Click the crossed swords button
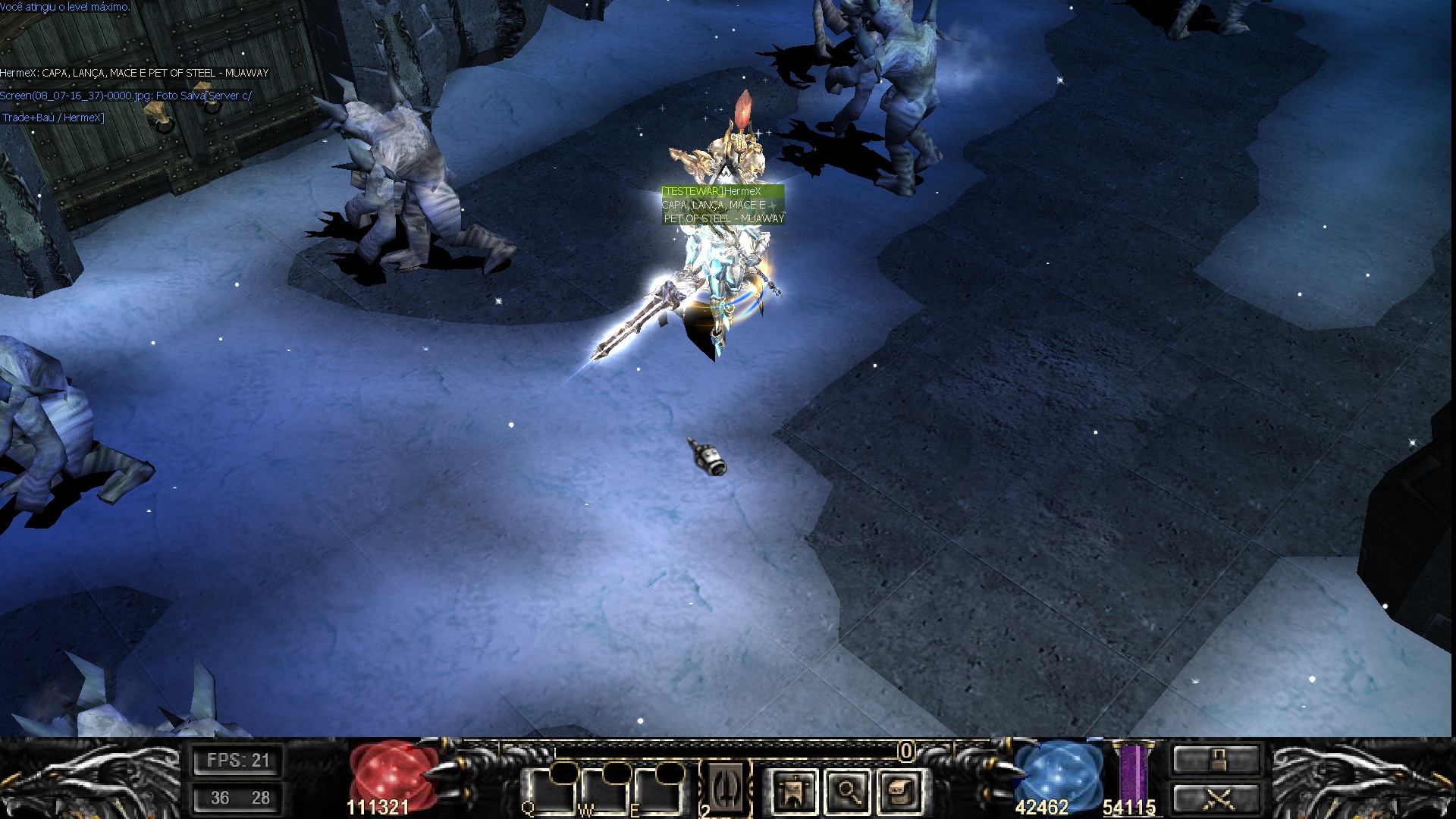Viewport: 1456px width, 819px height. pos(1216,799)
